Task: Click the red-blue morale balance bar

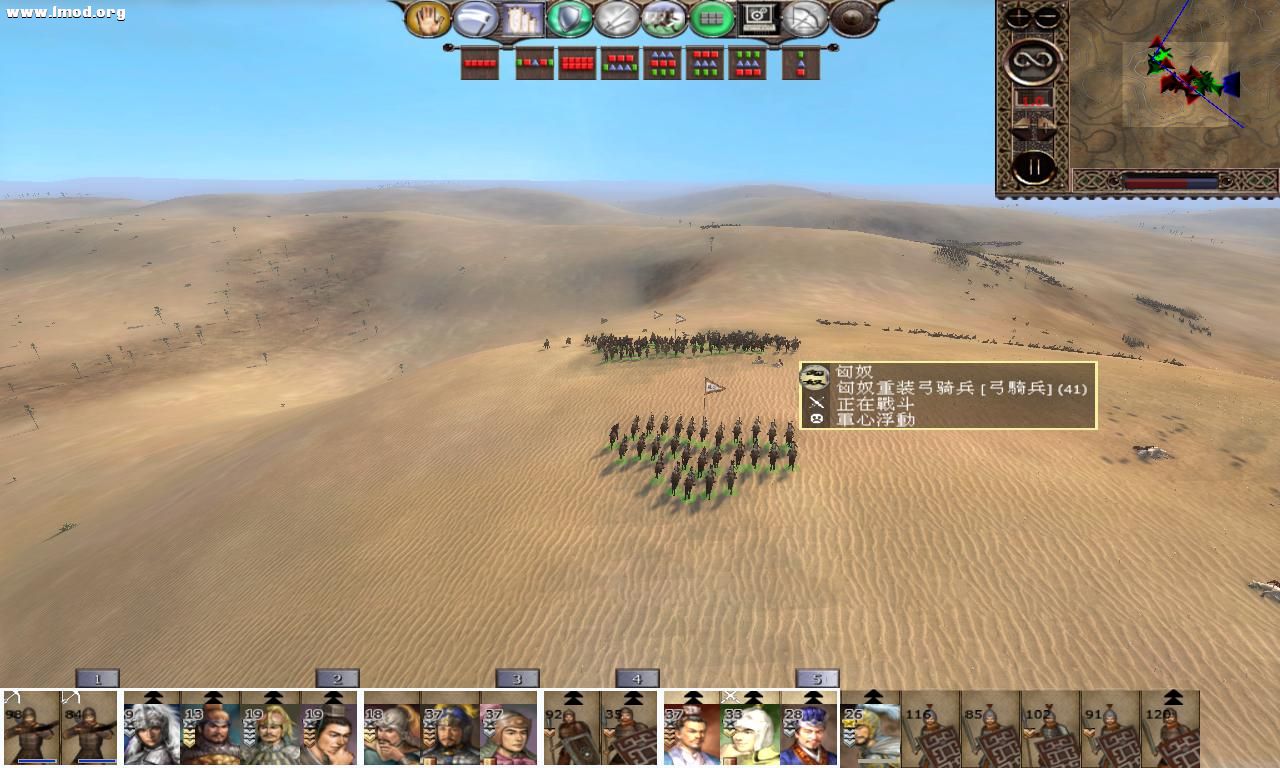Action: click(x=1170, y=181)
